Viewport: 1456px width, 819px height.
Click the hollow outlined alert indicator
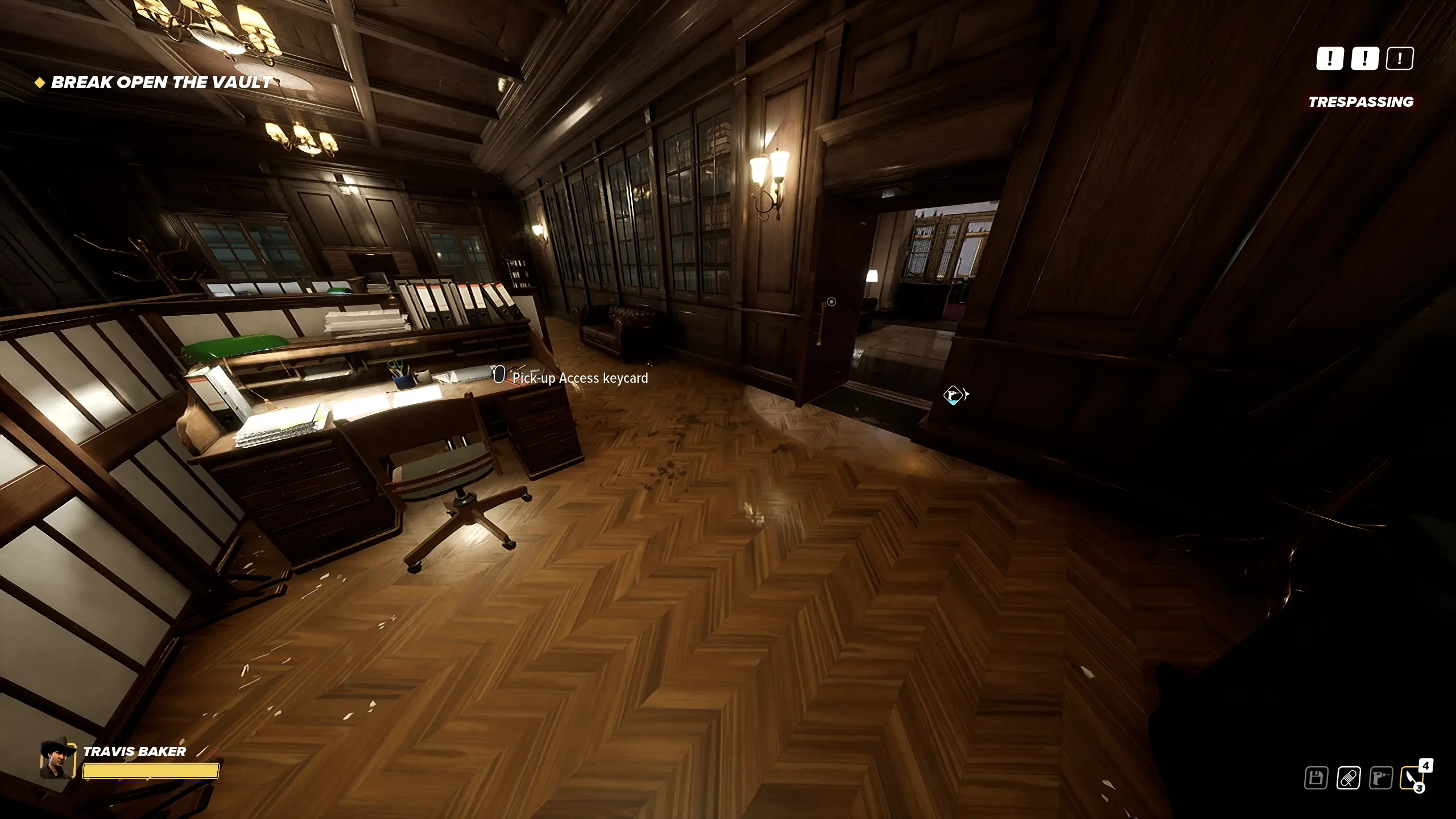[x=1399, y=58]
